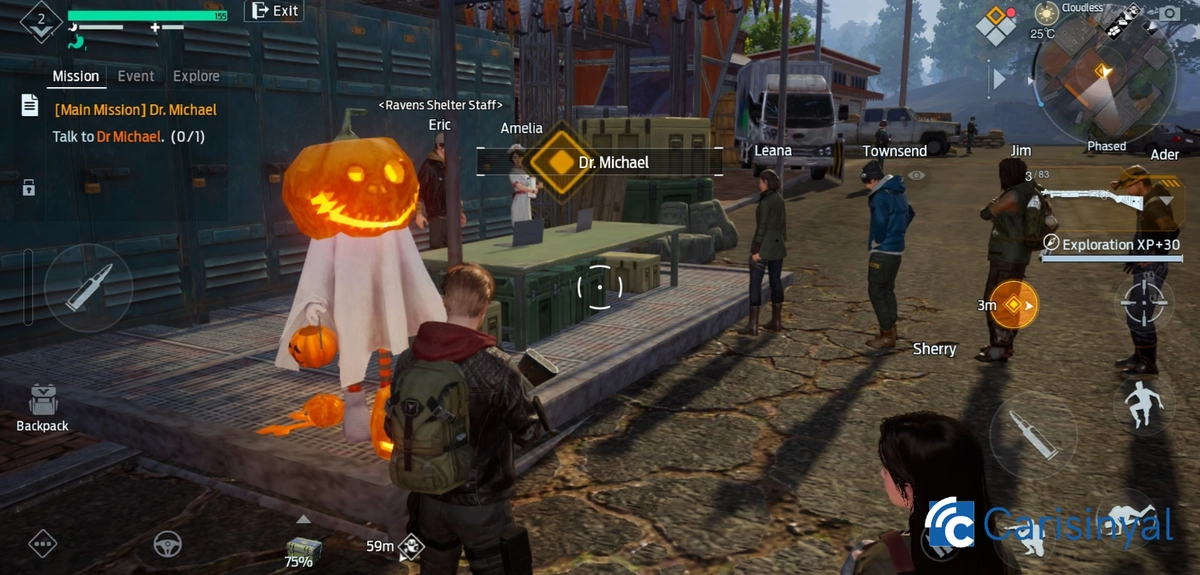
Task: Toggle the lock icon on the left
Action: click(x=29, y=187)
